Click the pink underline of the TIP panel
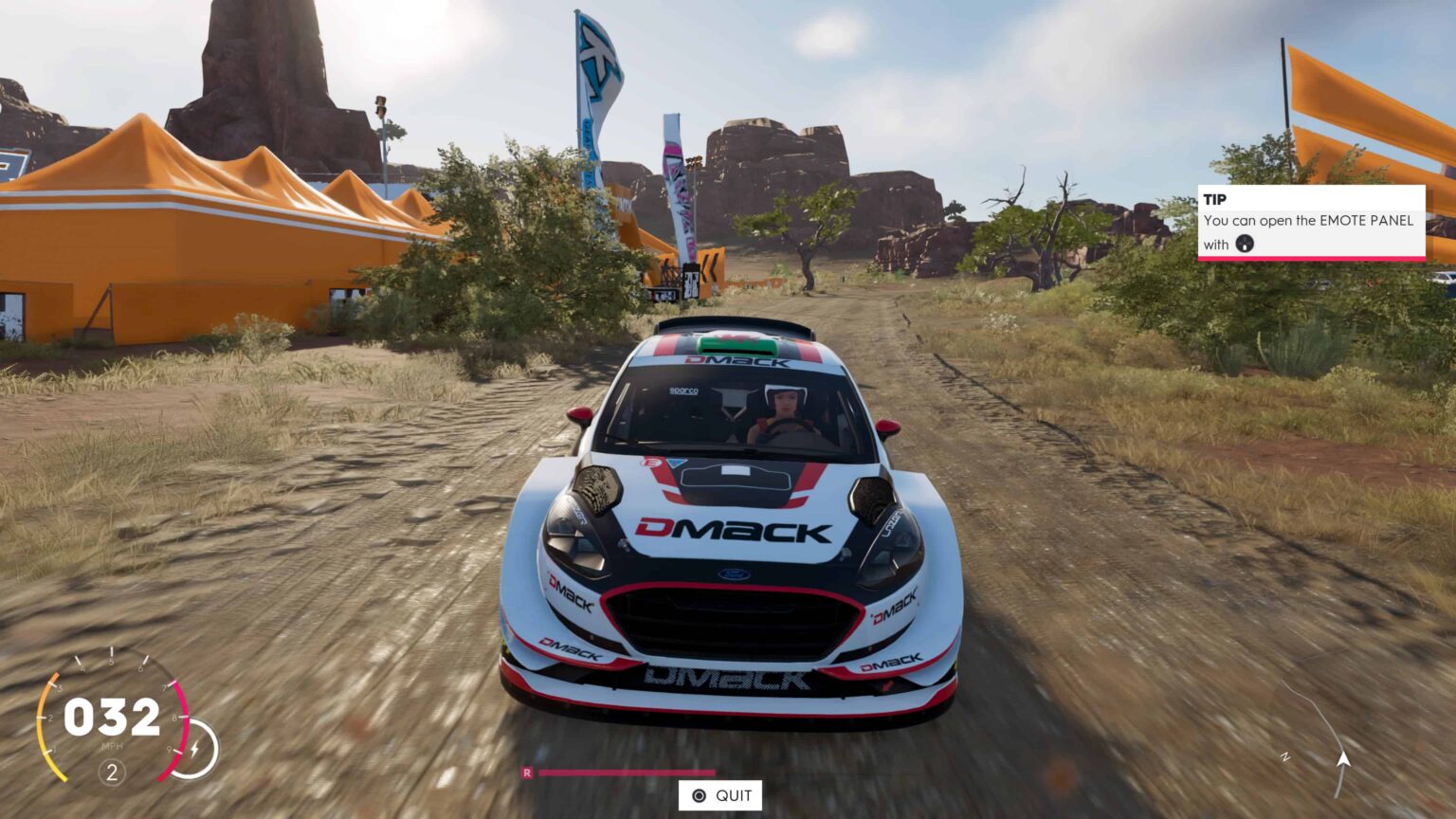 1312,256
